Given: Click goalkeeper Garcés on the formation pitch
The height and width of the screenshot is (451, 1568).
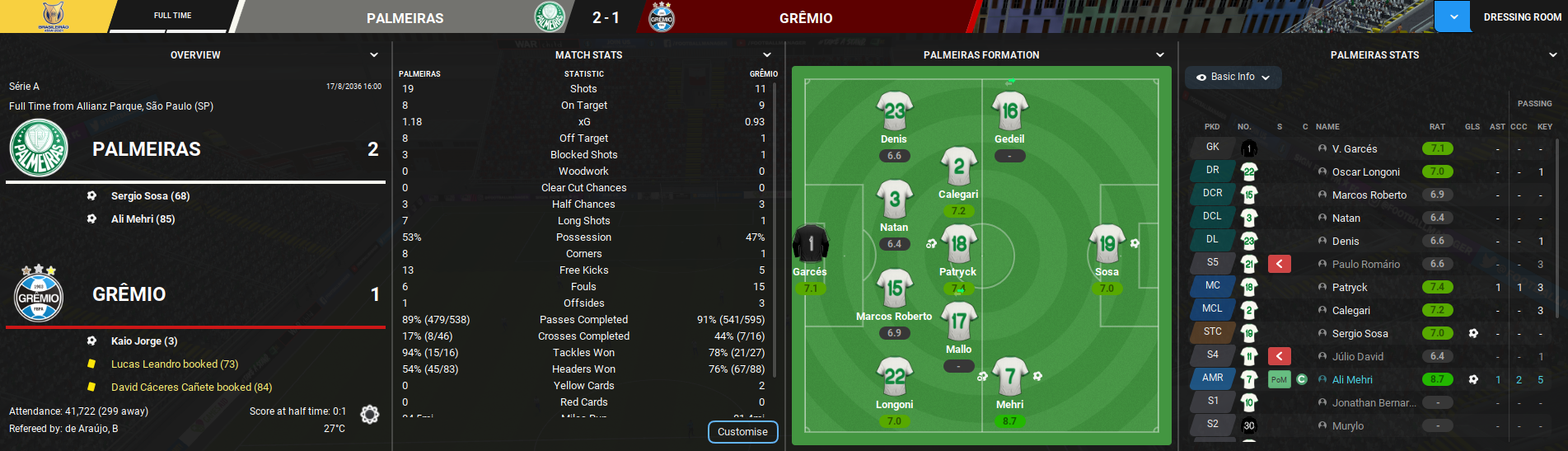Looking at the screenshot, I should tap(811, 245).
